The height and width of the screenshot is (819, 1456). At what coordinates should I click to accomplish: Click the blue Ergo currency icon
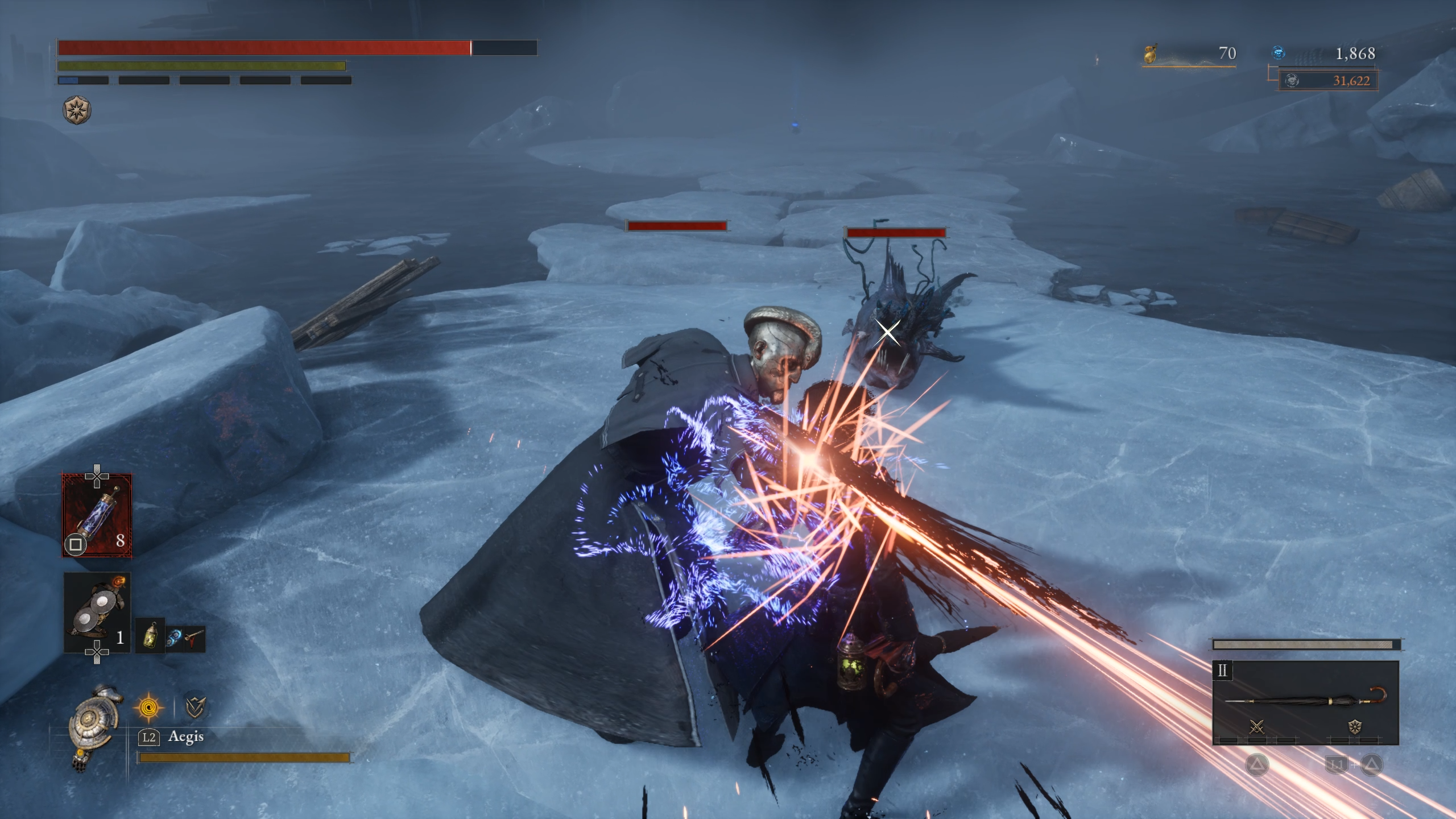click(x=1278, y=53)
